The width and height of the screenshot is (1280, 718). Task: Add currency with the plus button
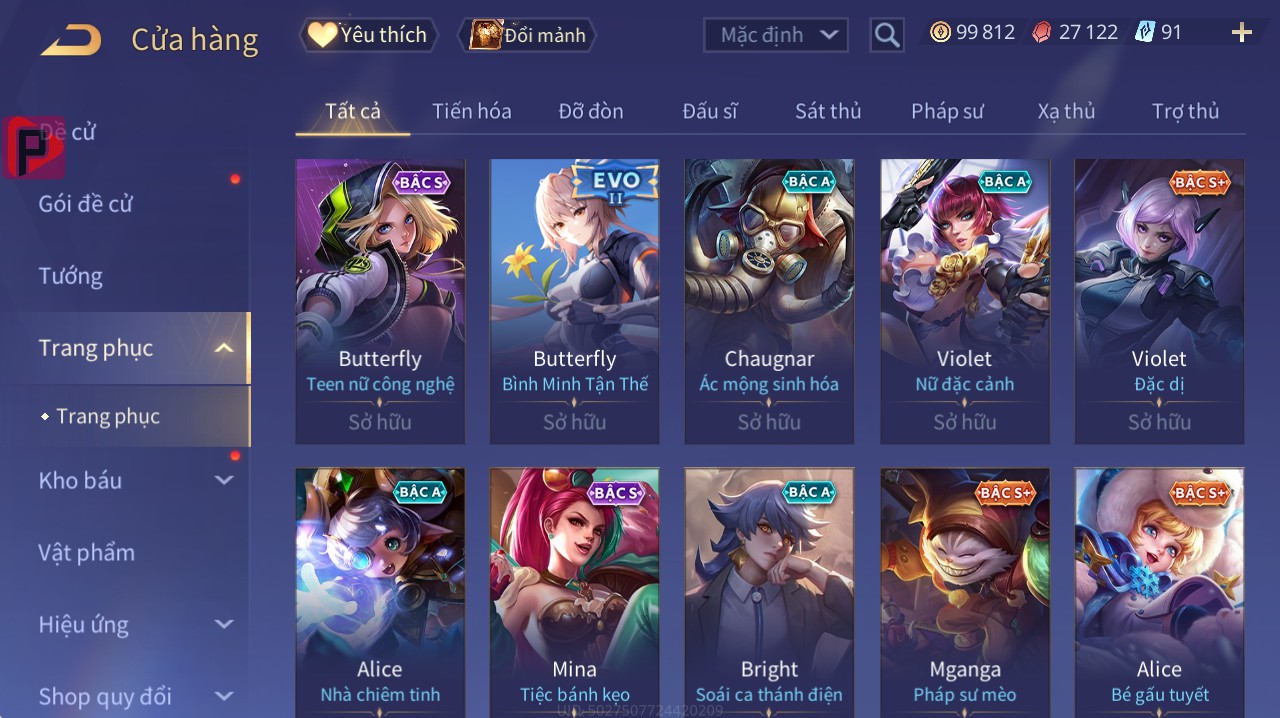1241,33
